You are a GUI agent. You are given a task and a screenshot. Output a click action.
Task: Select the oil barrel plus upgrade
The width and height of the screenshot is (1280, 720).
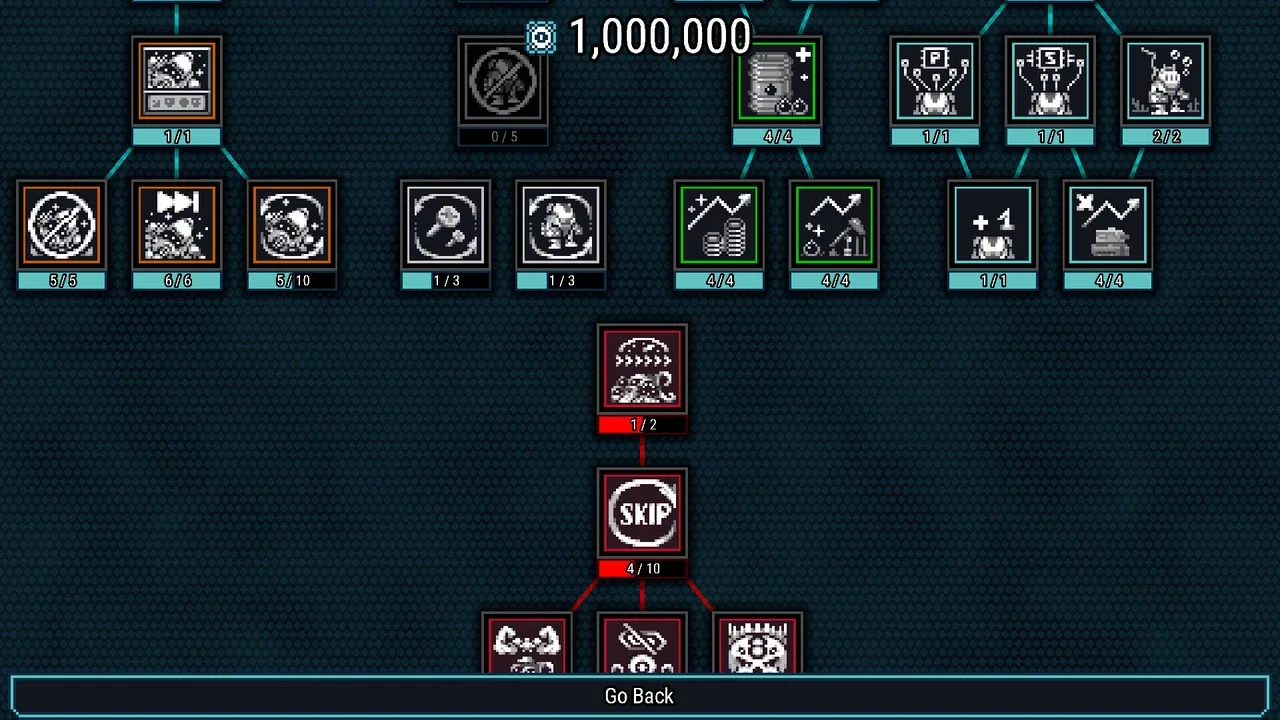tap(777, 82)
